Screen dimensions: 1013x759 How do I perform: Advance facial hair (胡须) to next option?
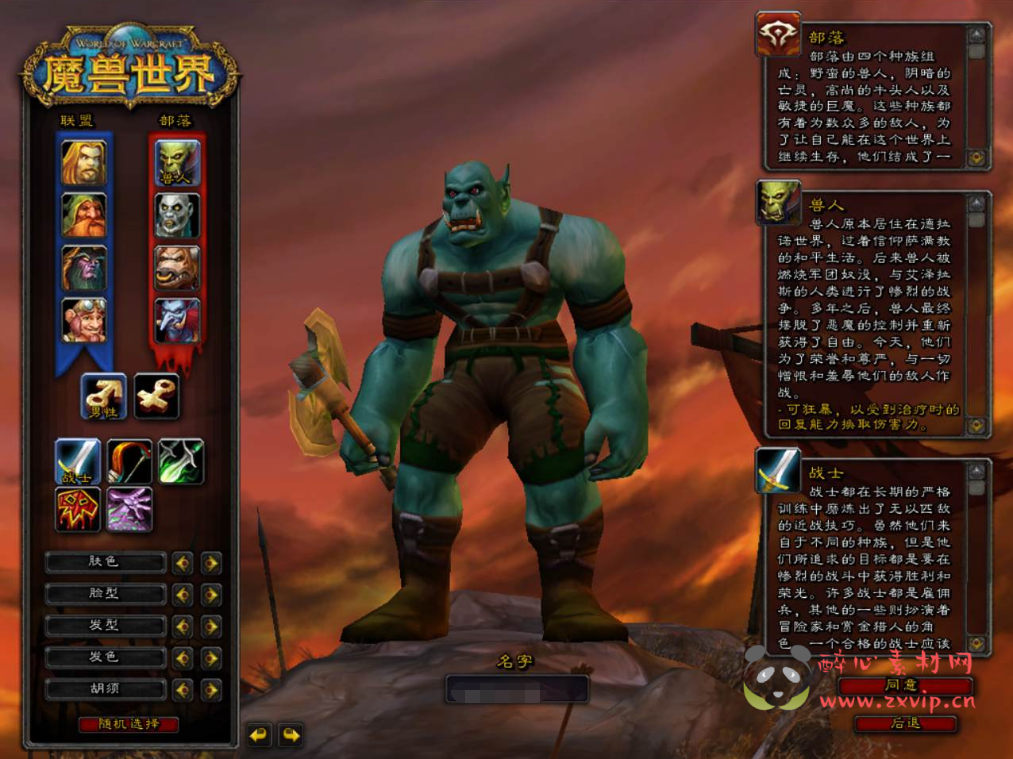(x=211, y=690)
